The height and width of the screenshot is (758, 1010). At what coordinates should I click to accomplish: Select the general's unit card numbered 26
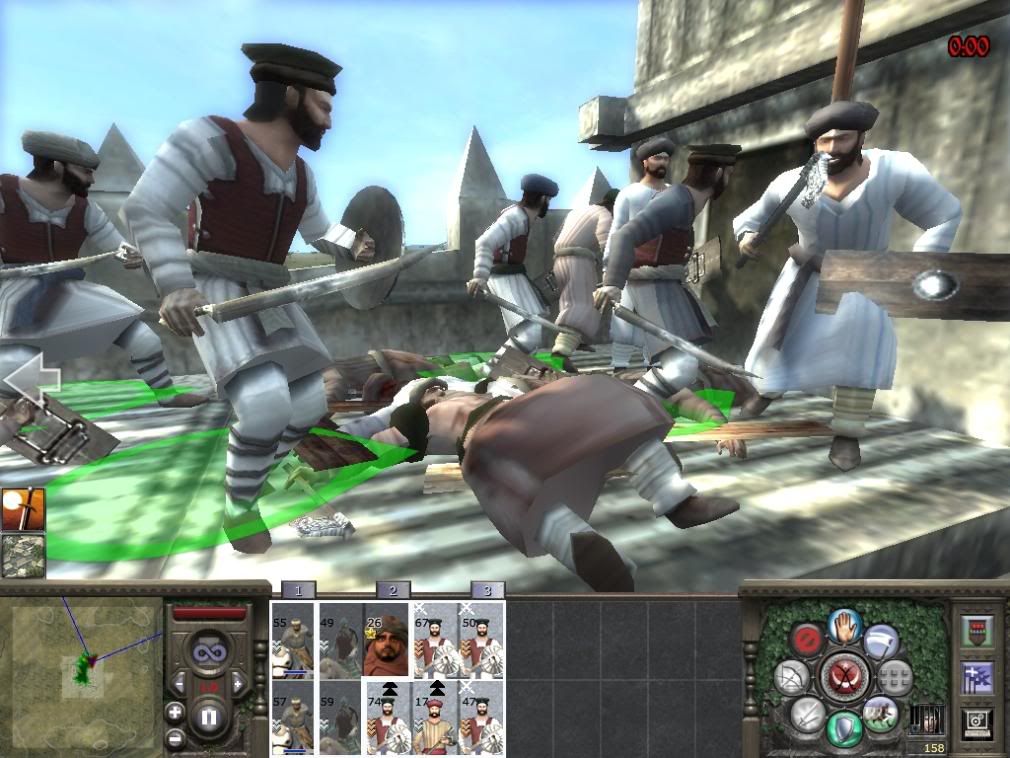coord(386,640)
